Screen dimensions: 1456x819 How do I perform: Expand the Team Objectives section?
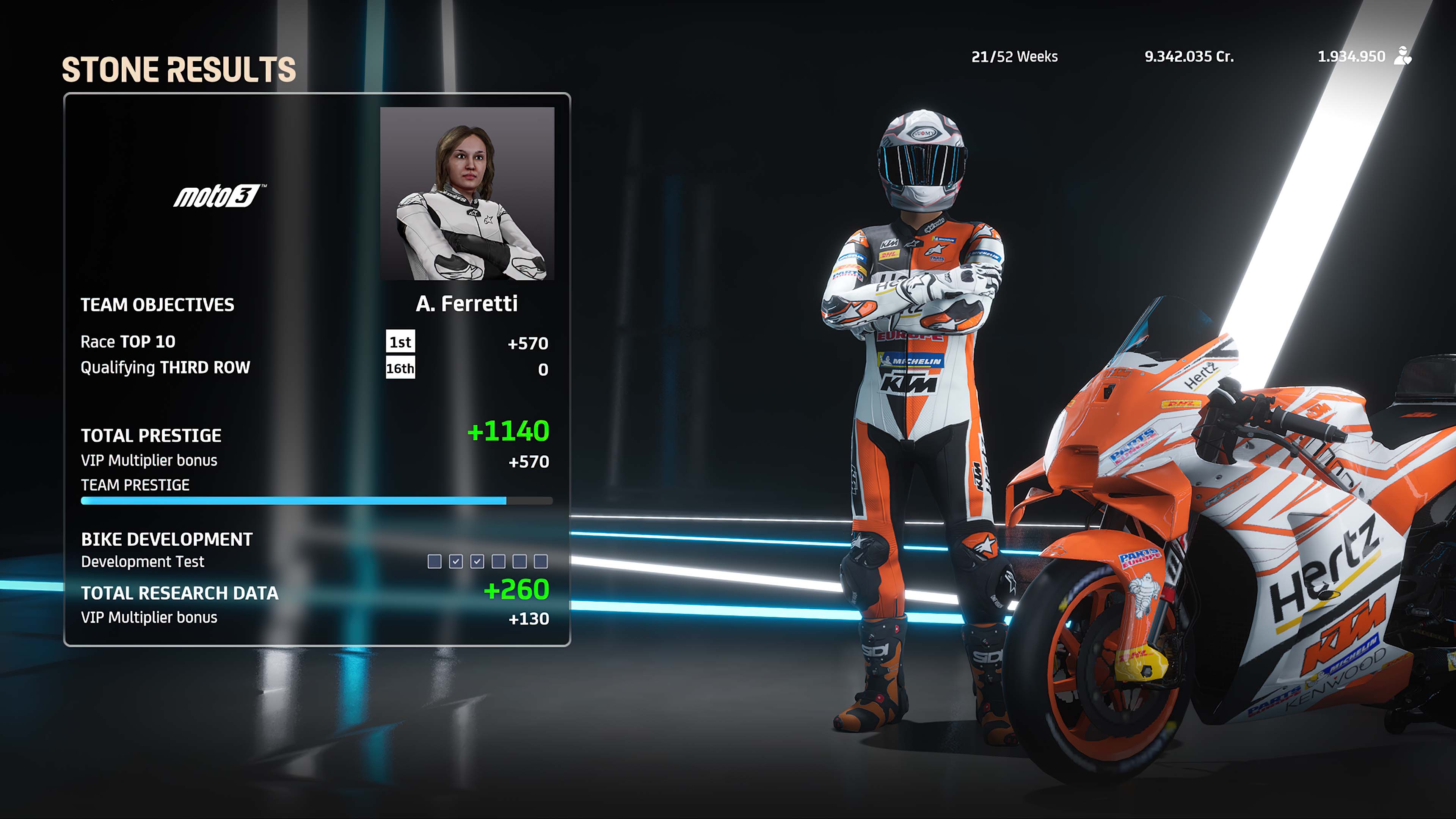click(x=157, y=305)
